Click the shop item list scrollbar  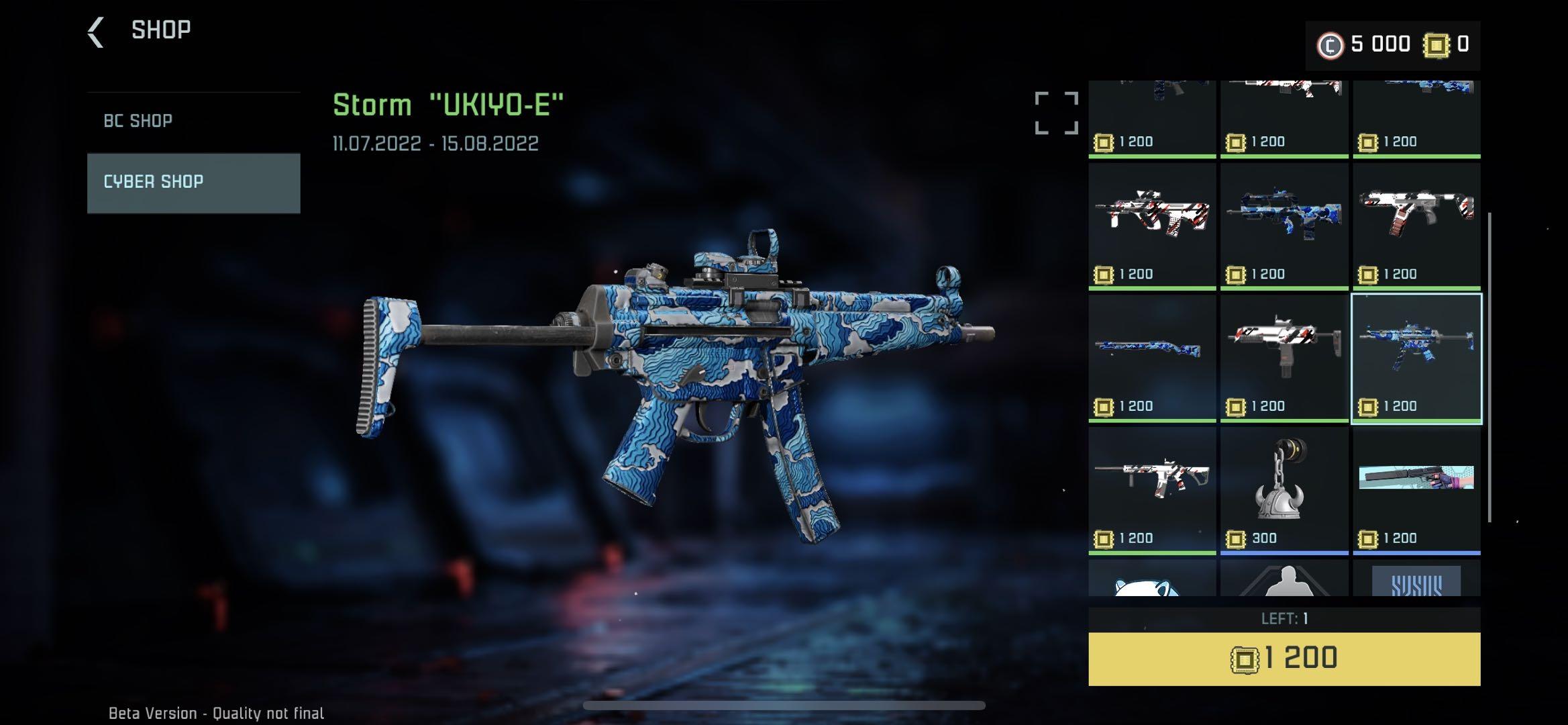click(1489, 367)
